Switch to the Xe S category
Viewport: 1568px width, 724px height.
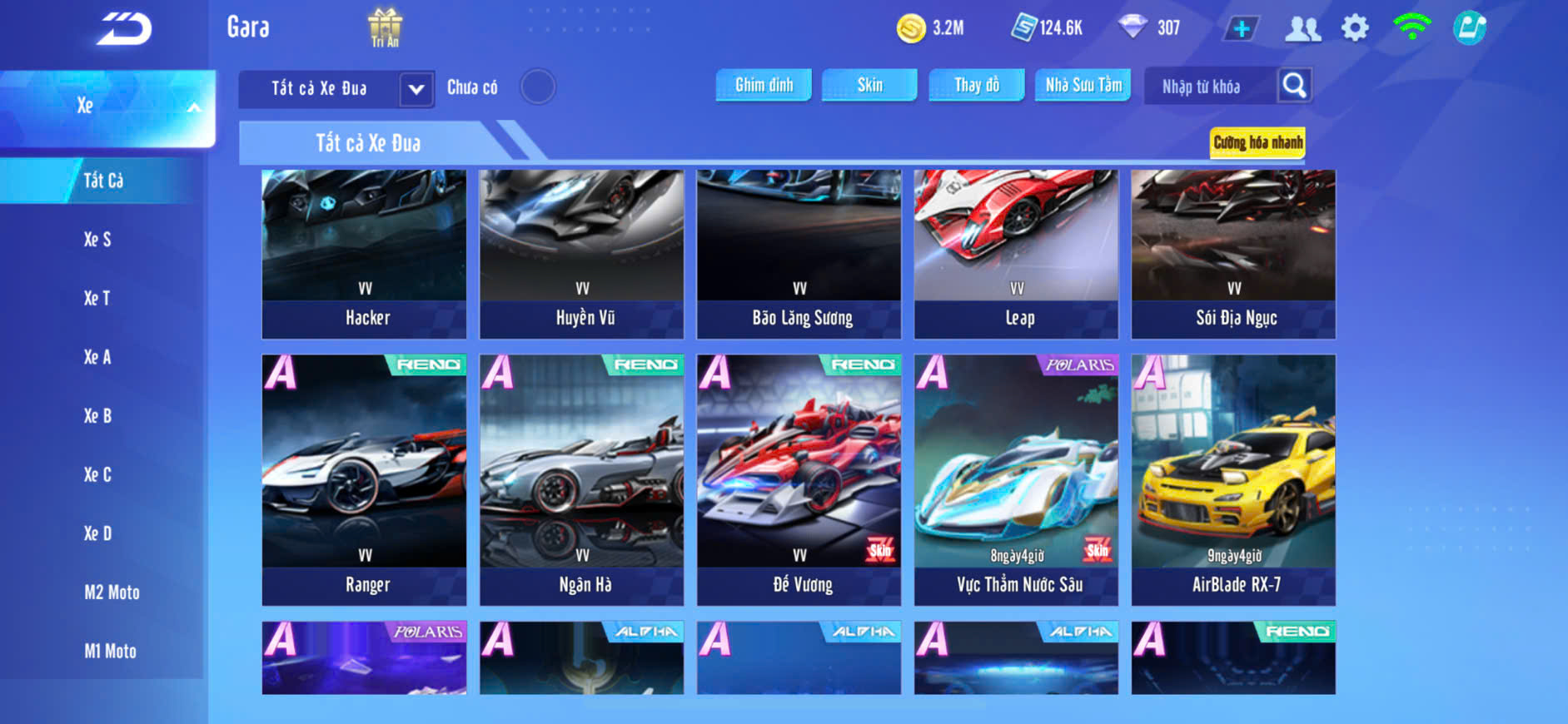(x=97, y=240)
